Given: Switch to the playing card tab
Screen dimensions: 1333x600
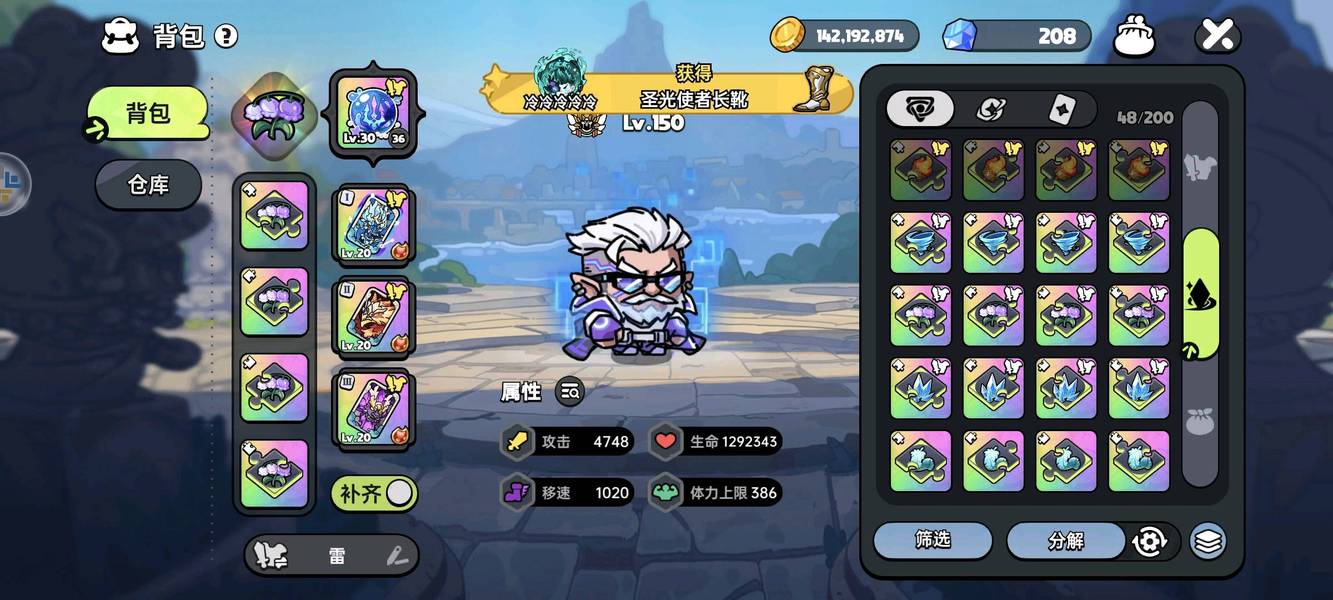Looking at the screenshot, I should pos(1061,110).
